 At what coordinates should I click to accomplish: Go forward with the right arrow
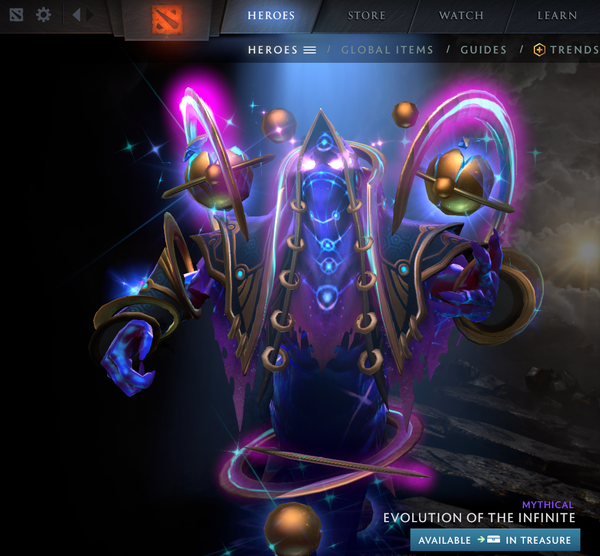92,15
